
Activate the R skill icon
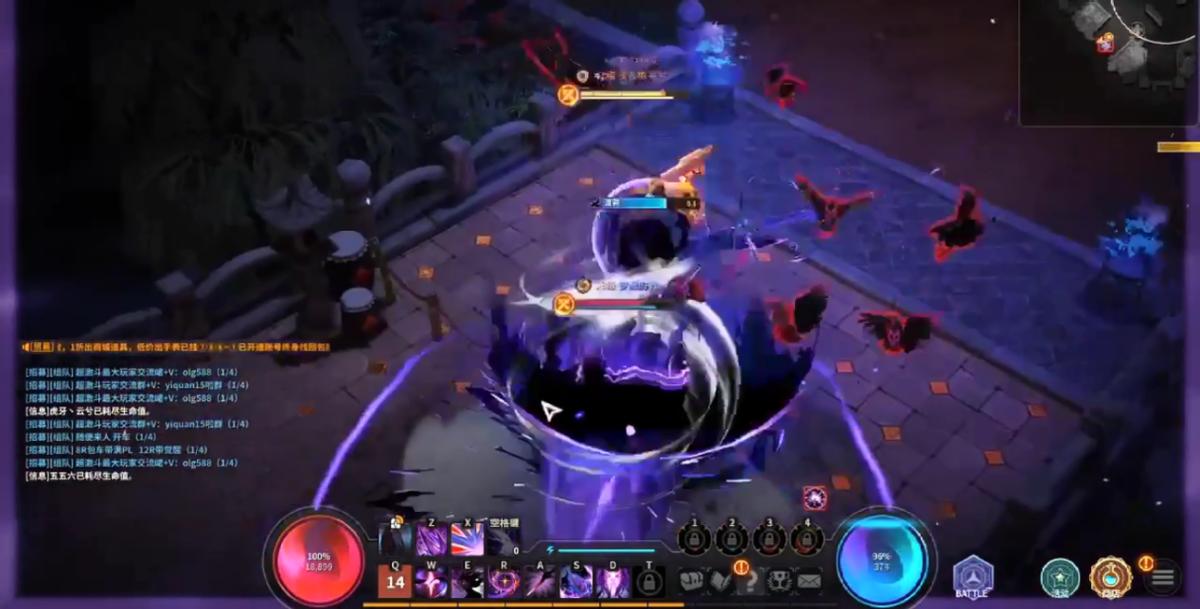[503, 582]
